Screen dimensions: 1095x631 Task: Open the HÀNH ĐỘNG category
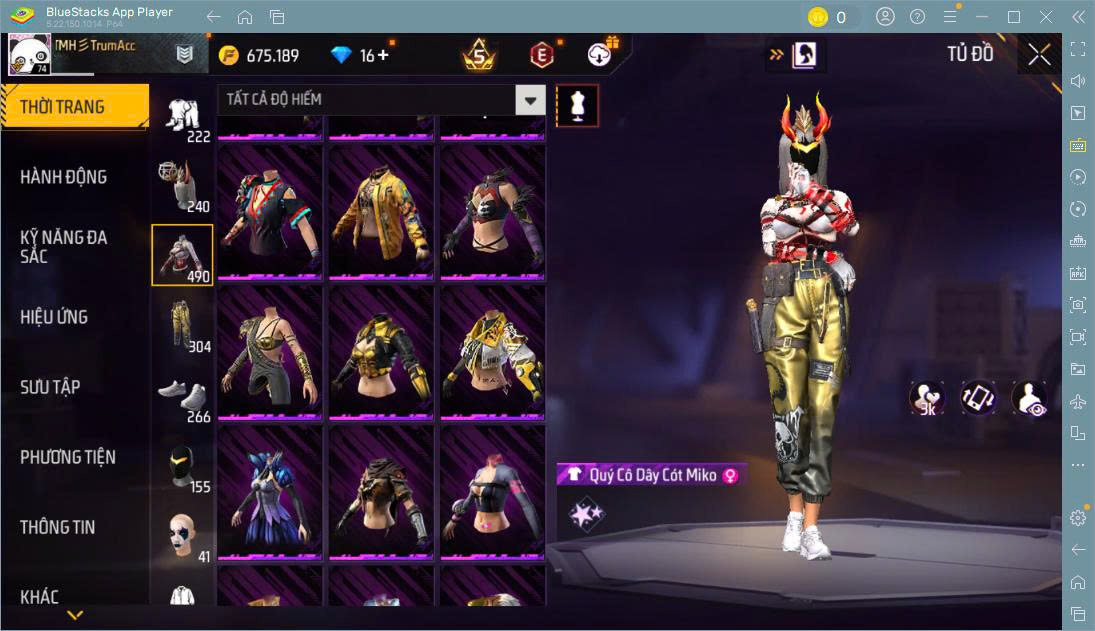(64, 177)
